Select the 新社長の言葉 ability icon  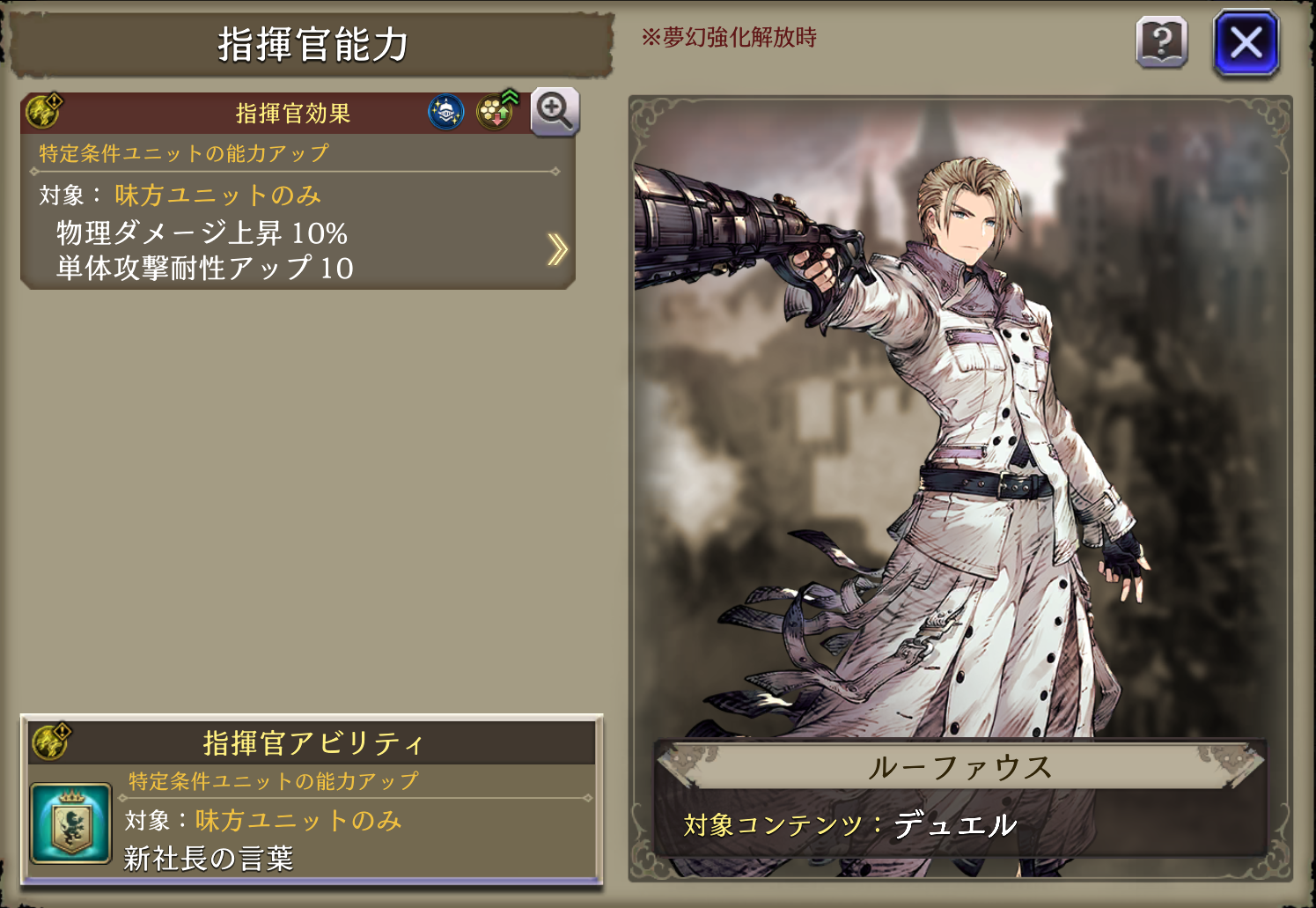click(70, 823)
